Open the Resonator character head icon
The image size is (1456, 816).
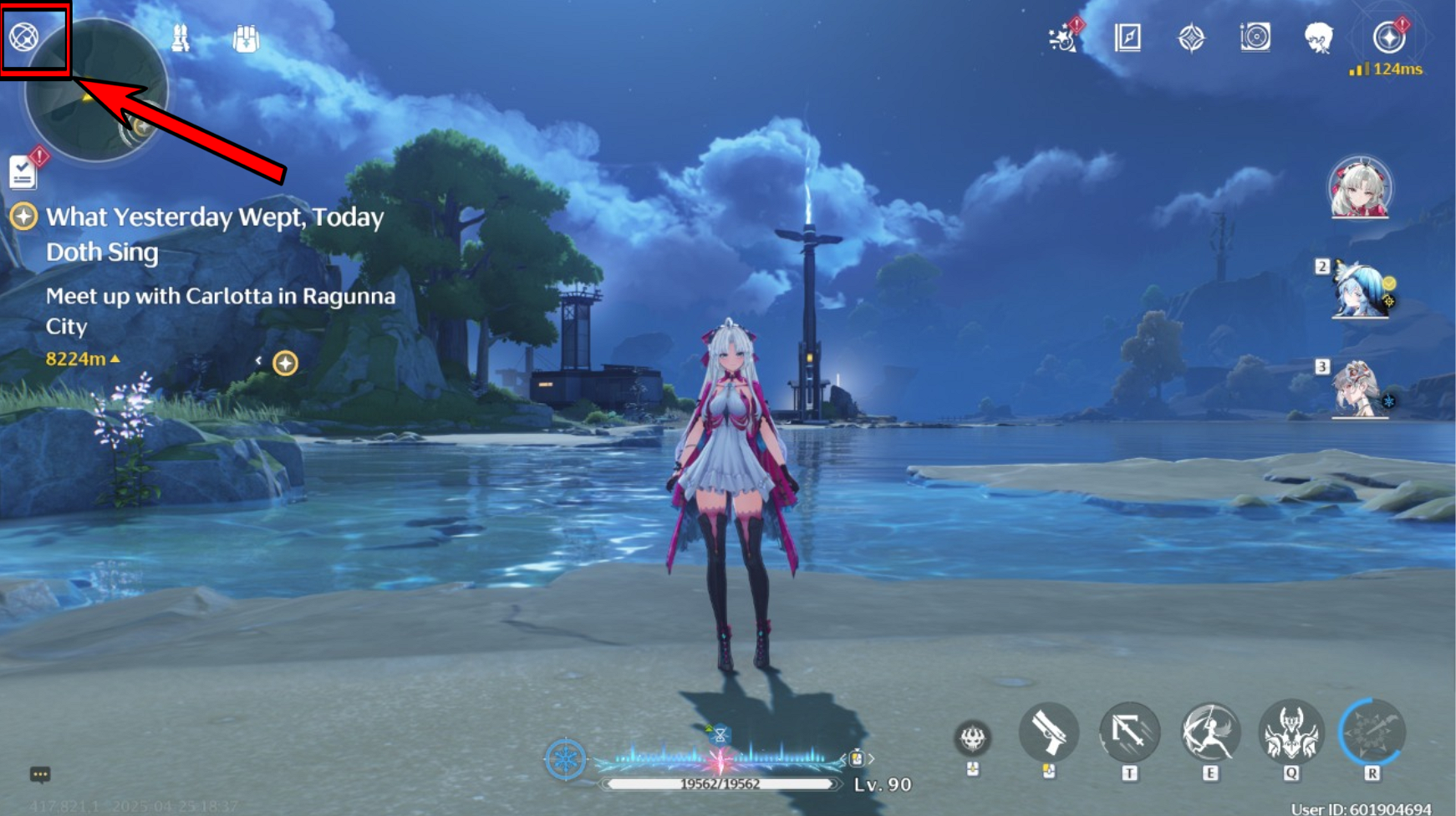click(1318, 38)
